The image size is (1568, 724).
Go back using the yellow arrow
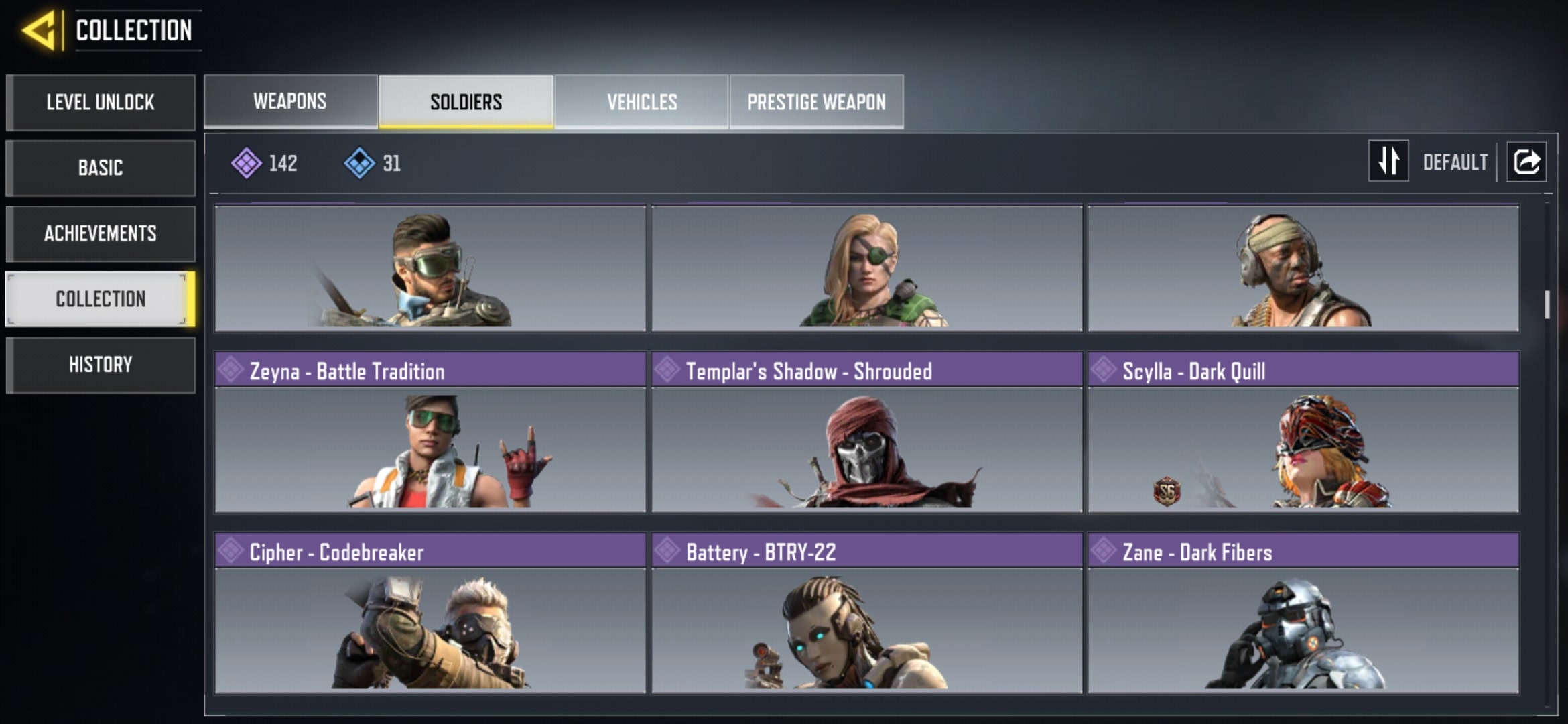tap(39, 30)
